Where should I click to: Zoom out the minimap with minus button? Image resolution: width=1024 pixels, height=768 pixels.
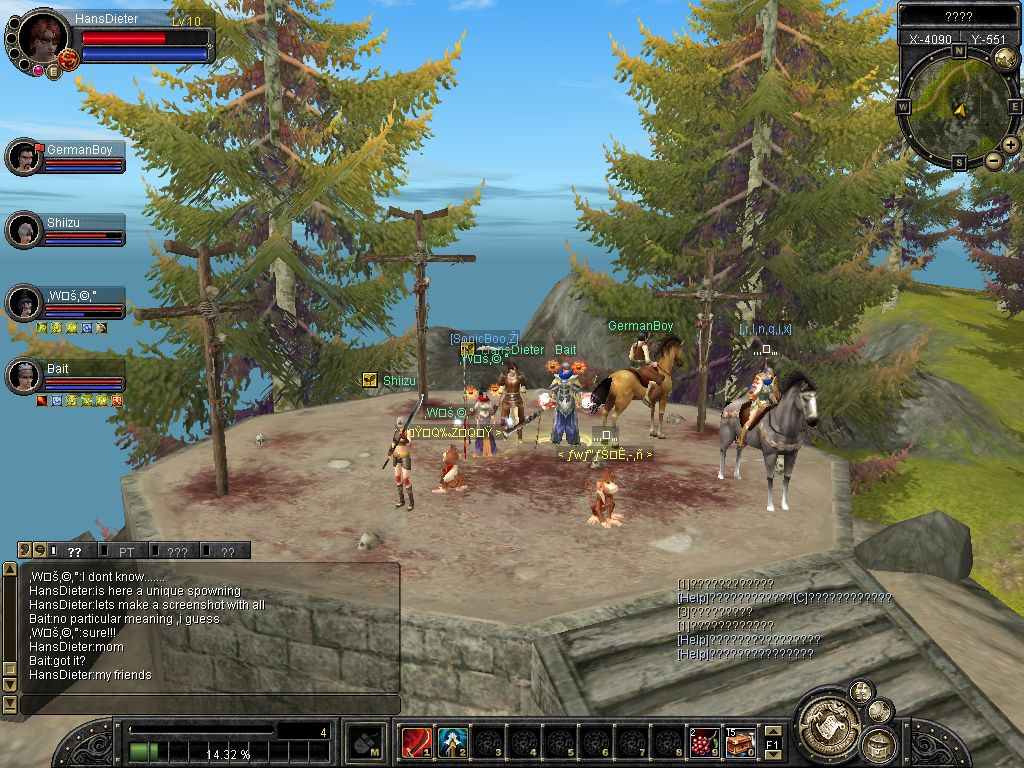click(x=993, y=160)
